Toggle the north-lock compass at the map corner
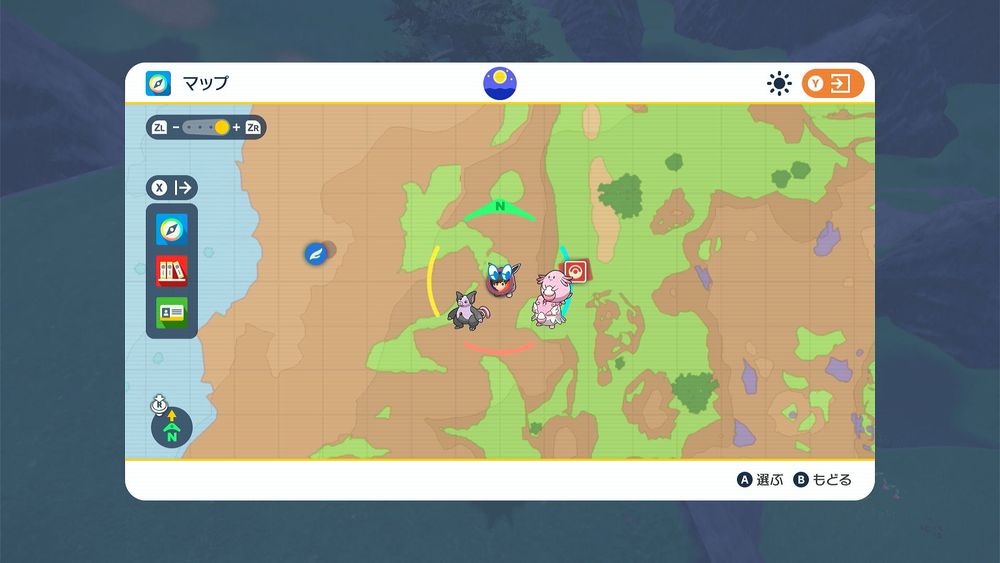Screen dimensions: 1000x563 click(171, 429)
